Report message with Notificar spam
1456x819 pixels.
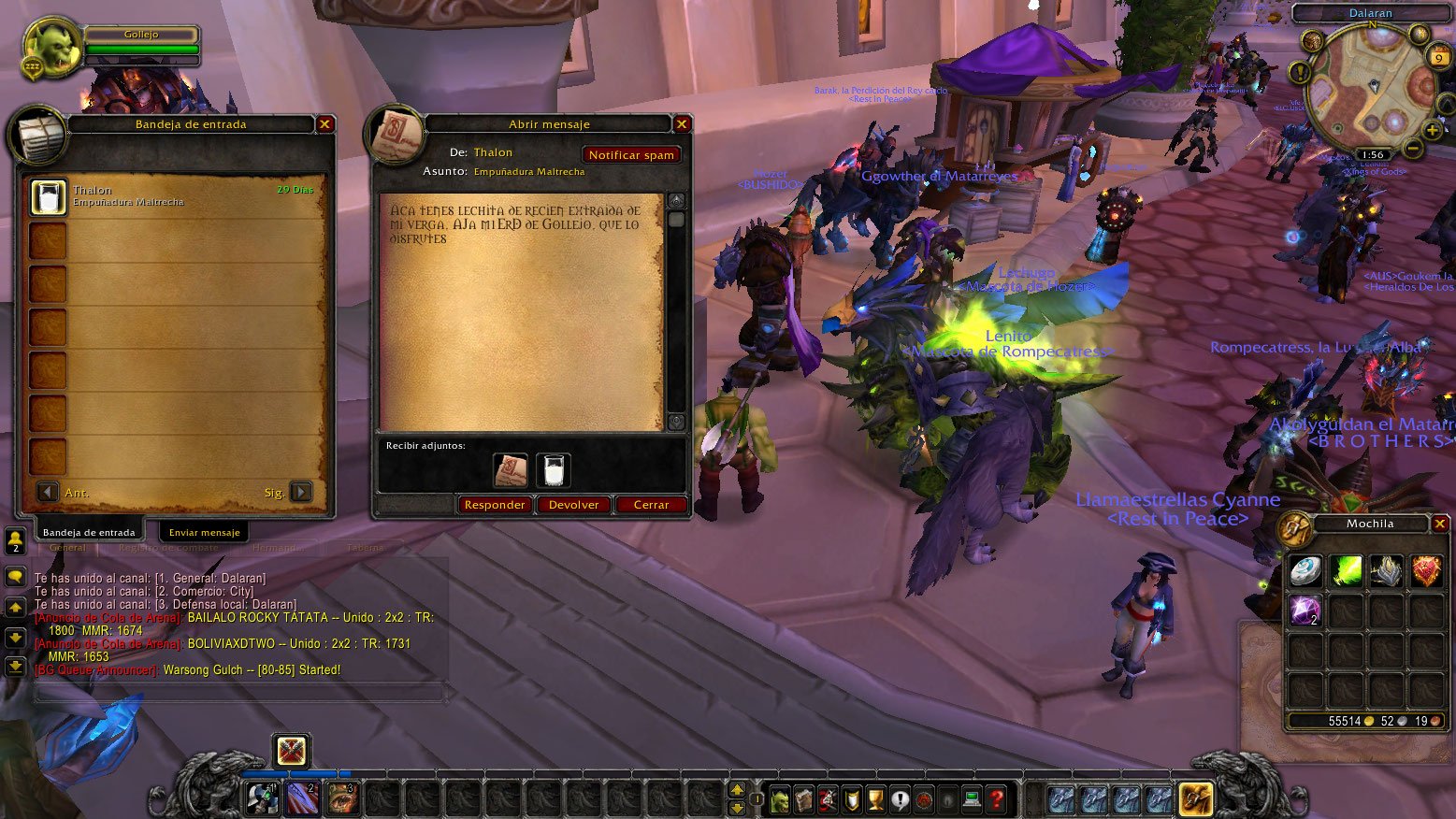[x=631, y=155]
